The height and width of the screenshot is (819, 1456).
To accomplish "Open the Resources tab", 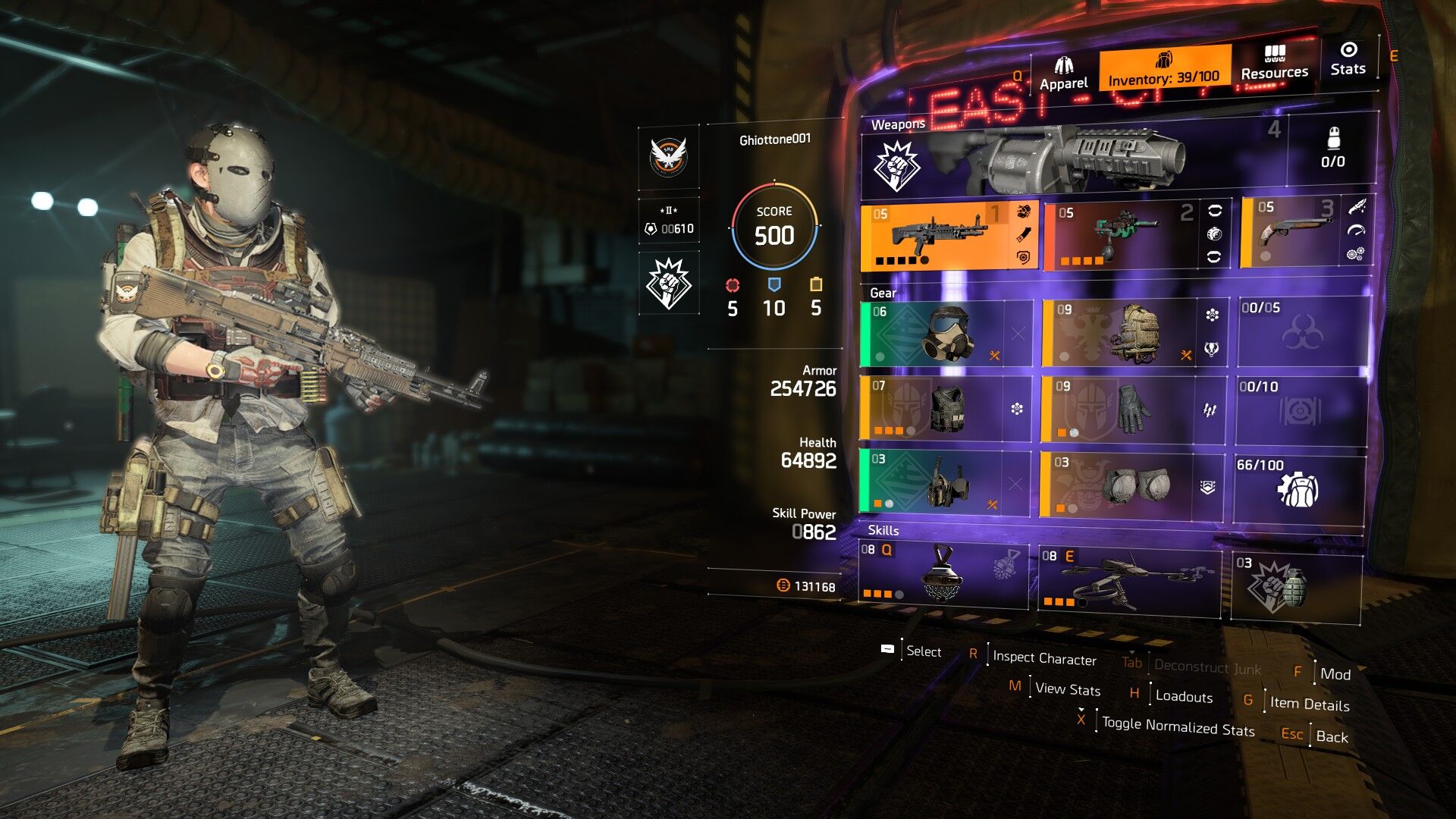I will click(1274, 62).
